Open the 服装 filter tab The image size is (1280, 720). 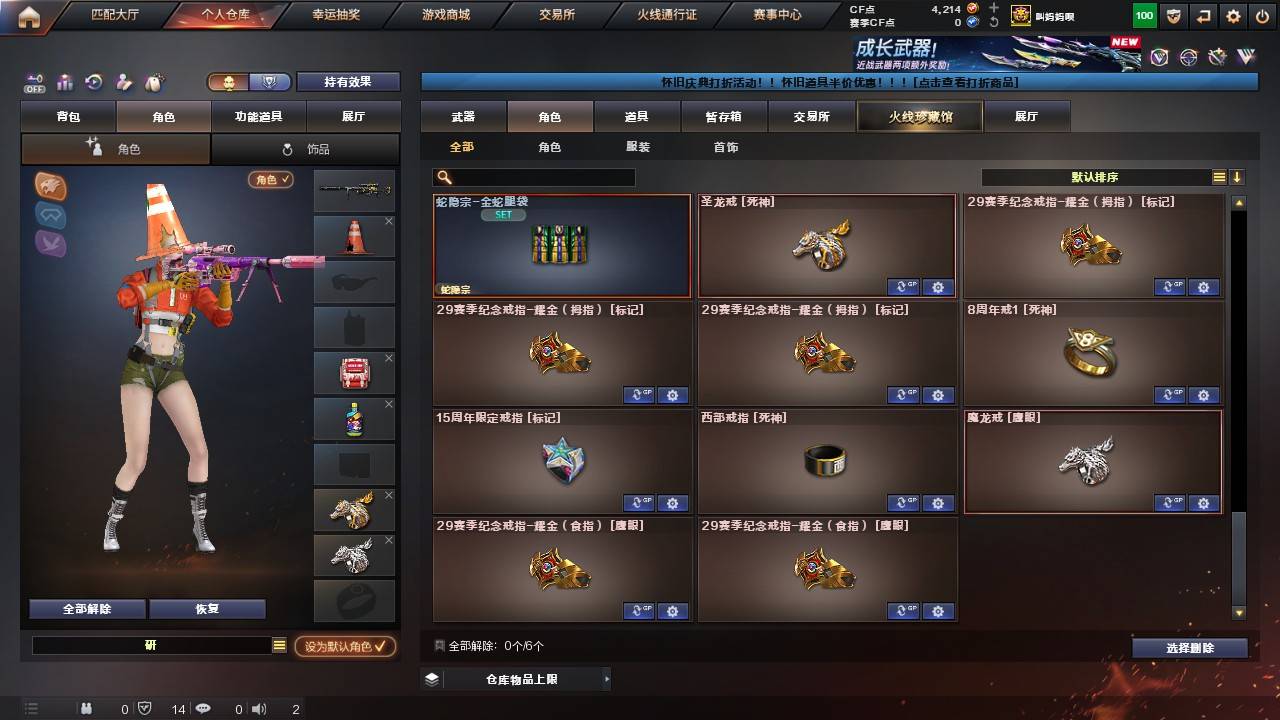tap(637, 146)
